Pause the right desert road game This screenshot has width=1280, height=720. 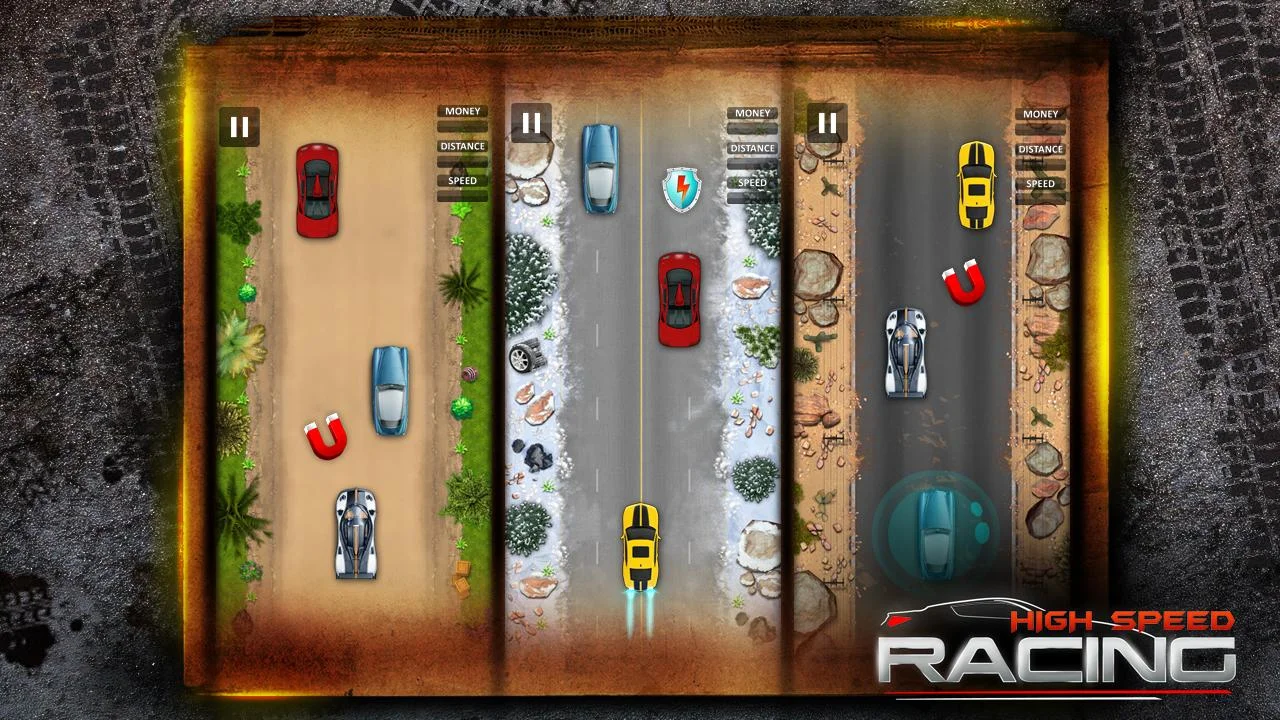tap(828, 125)
